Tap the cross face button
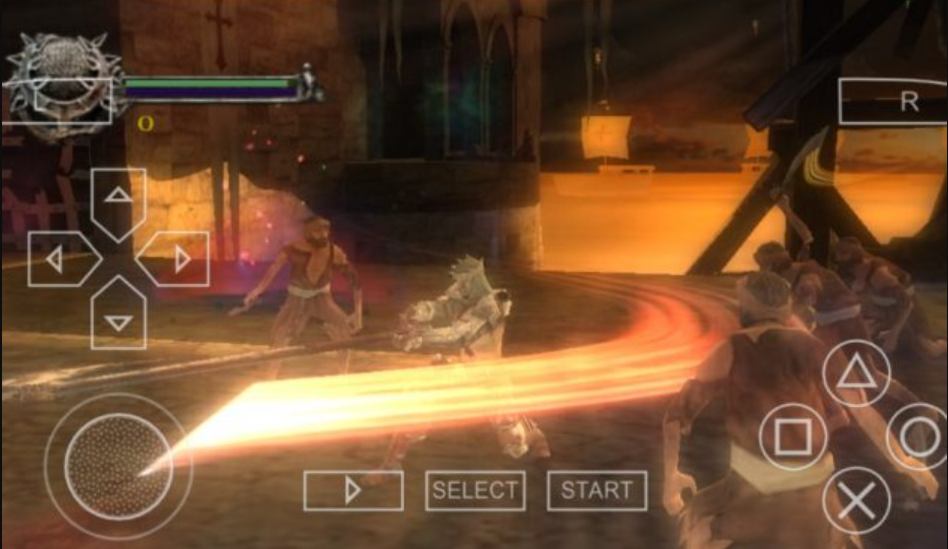The height and width of the screenshot is (549, 948). pyautogui.click(x=856, y=499)
